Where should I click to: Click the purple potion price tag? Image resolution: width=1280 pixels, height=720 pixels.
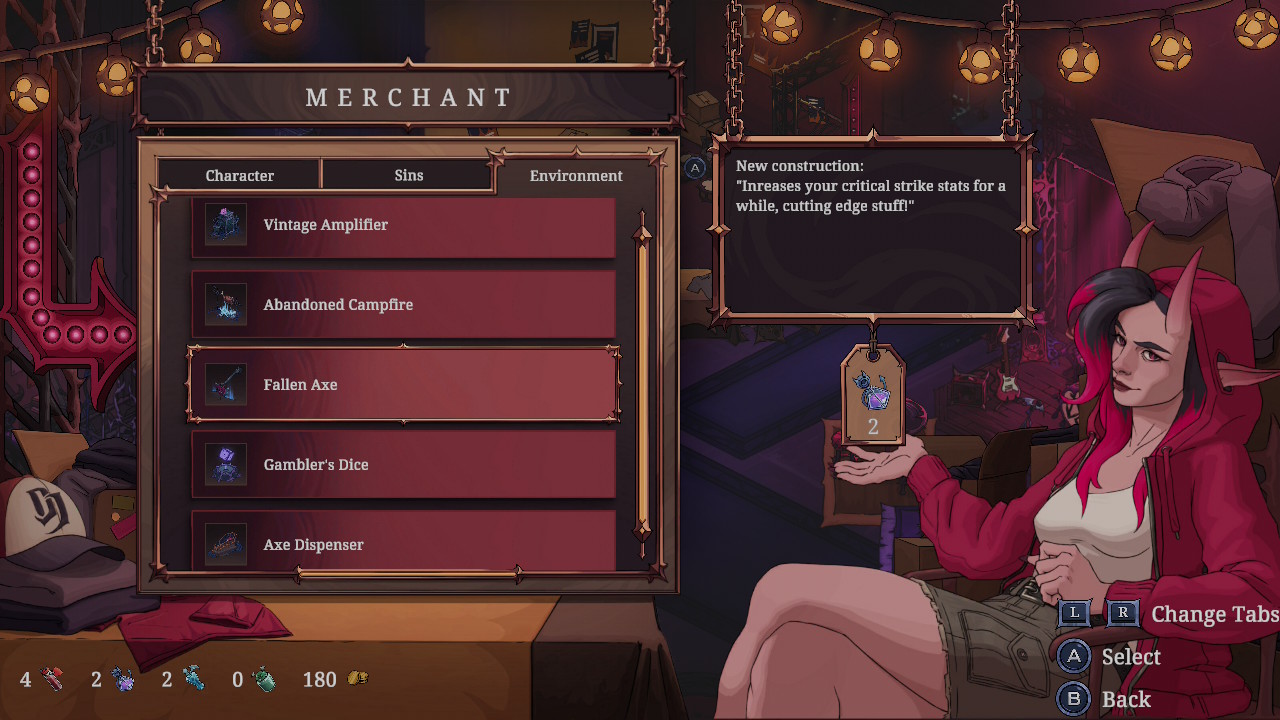[x=872, y=395]
